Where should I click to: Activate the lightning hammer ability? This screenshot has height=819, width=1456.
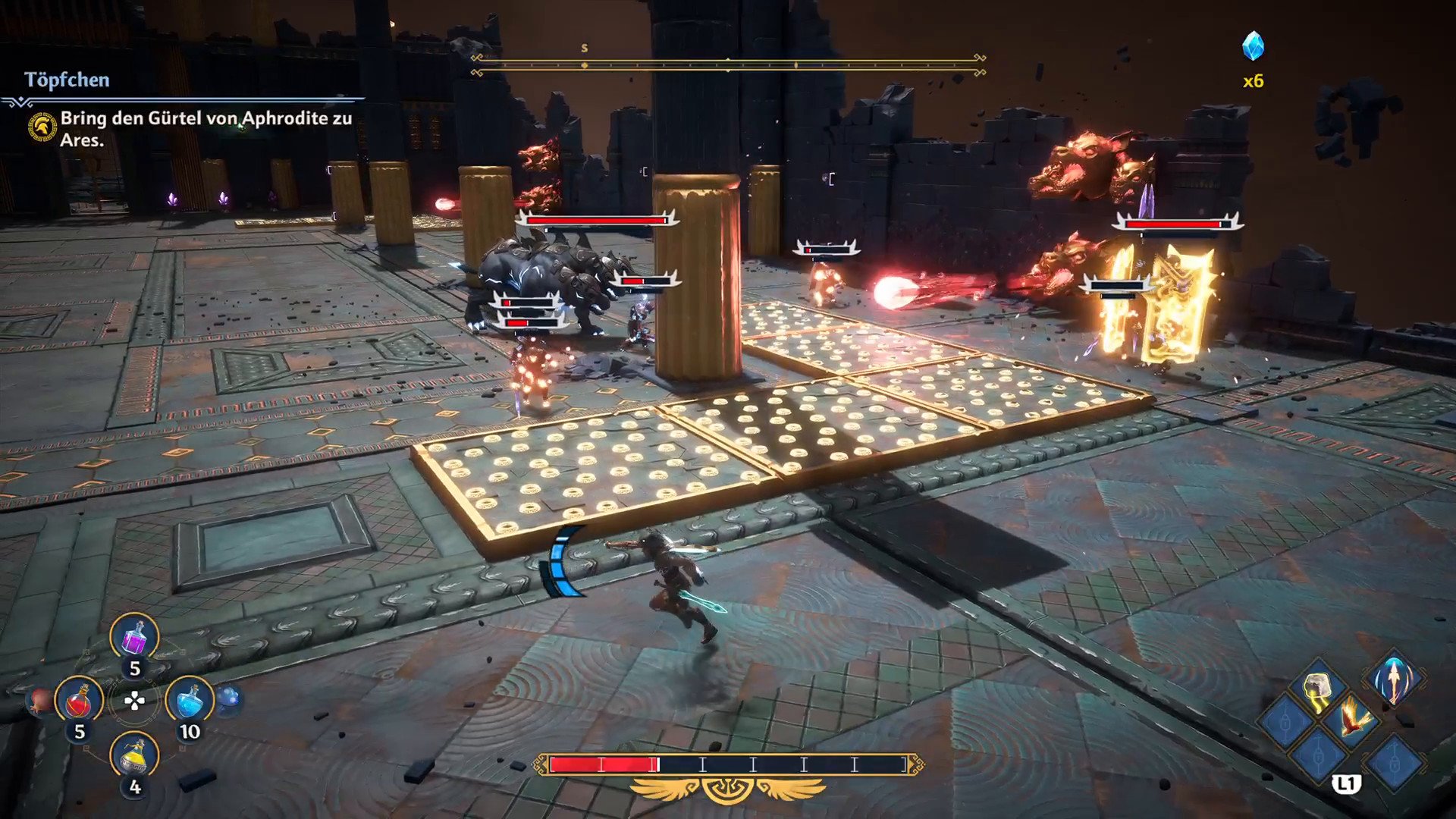pos(1319,689)
